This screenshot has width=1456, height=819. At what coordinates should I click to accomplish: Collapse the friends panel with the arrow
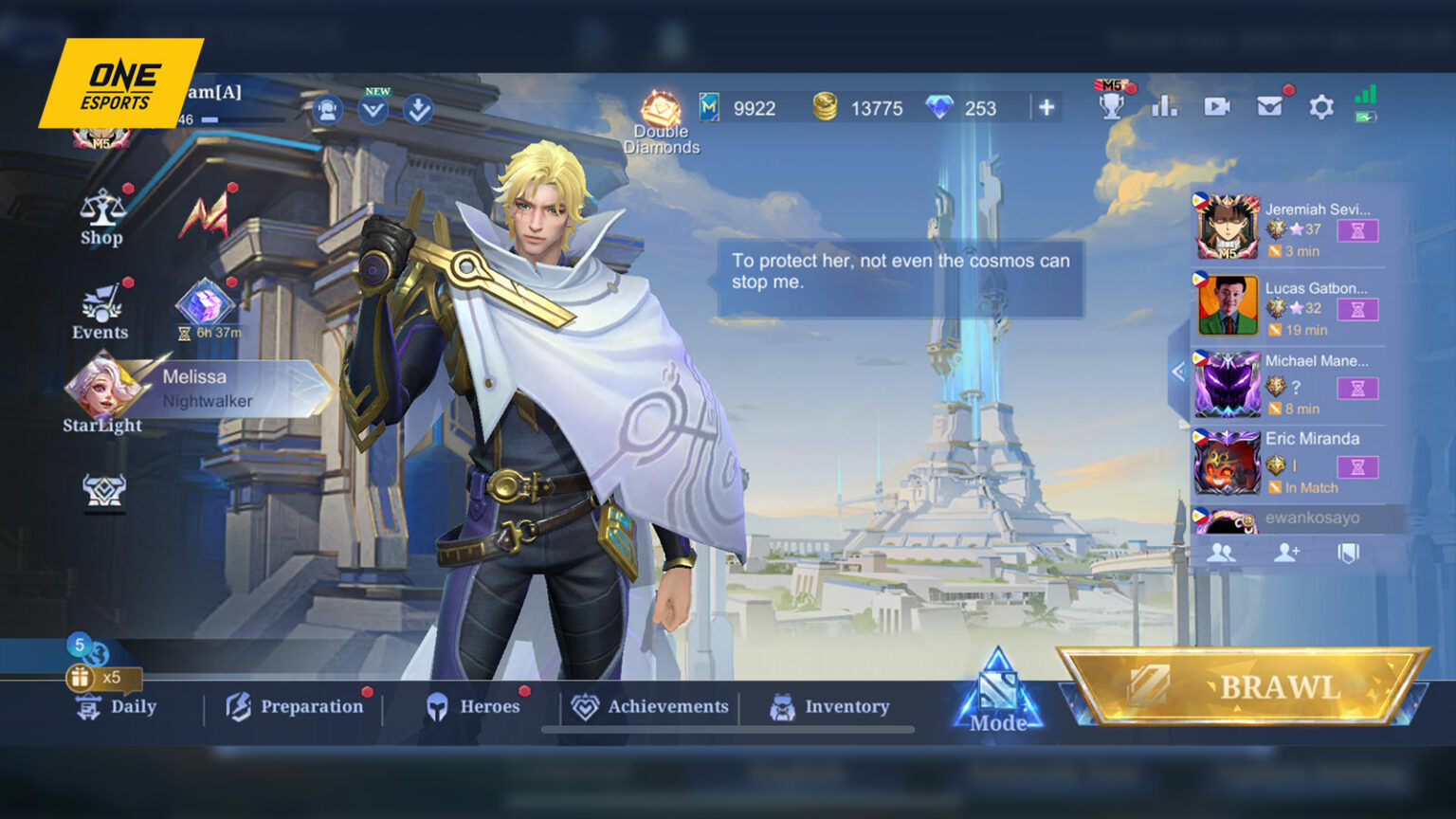pyautogui.click(x=1178, y=372)
